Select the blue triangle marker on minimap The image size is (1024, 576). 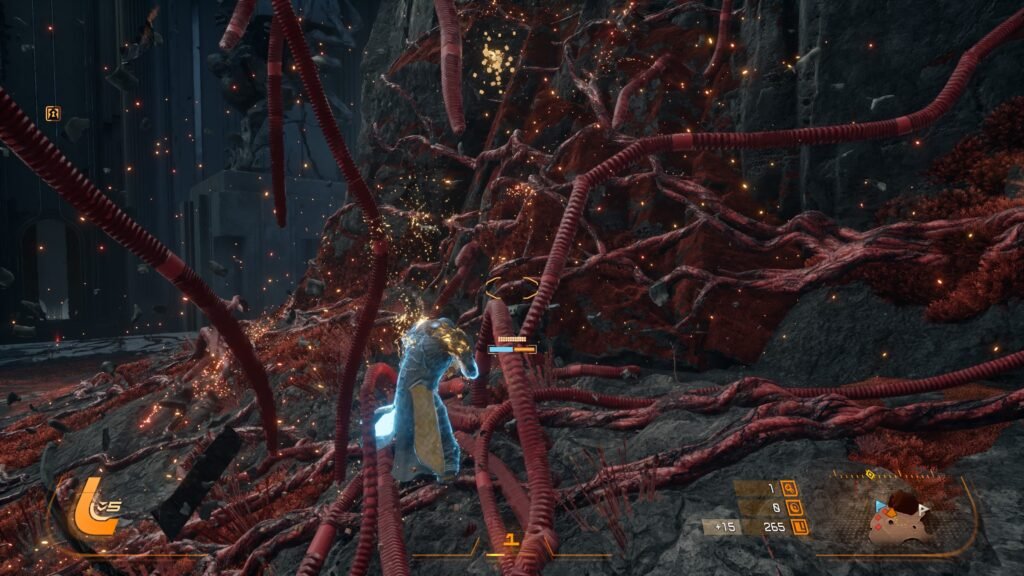(x=880, y=507)
